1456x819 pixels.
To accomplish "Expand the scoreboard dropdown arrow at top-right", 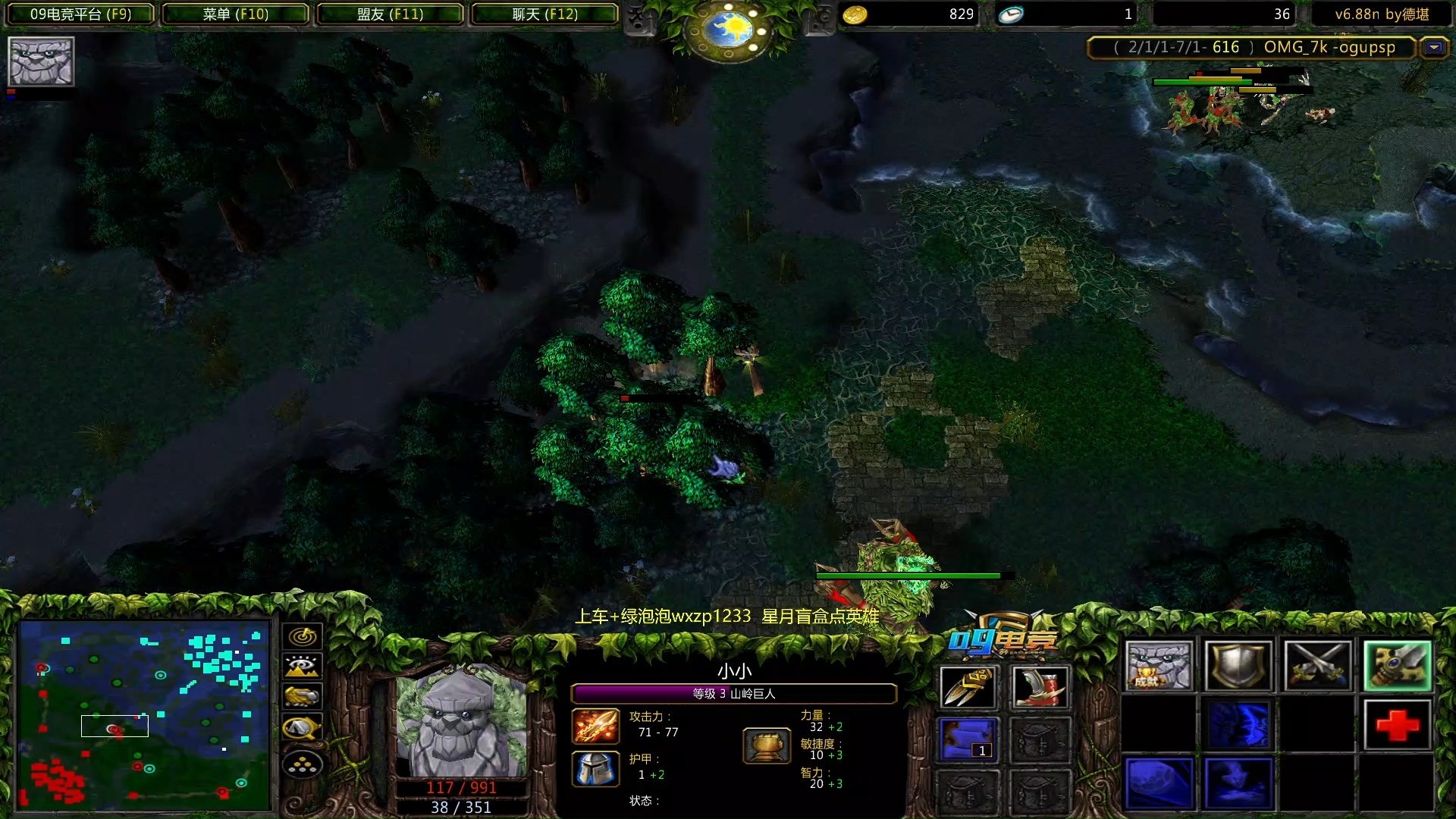I will (1434, 48).
